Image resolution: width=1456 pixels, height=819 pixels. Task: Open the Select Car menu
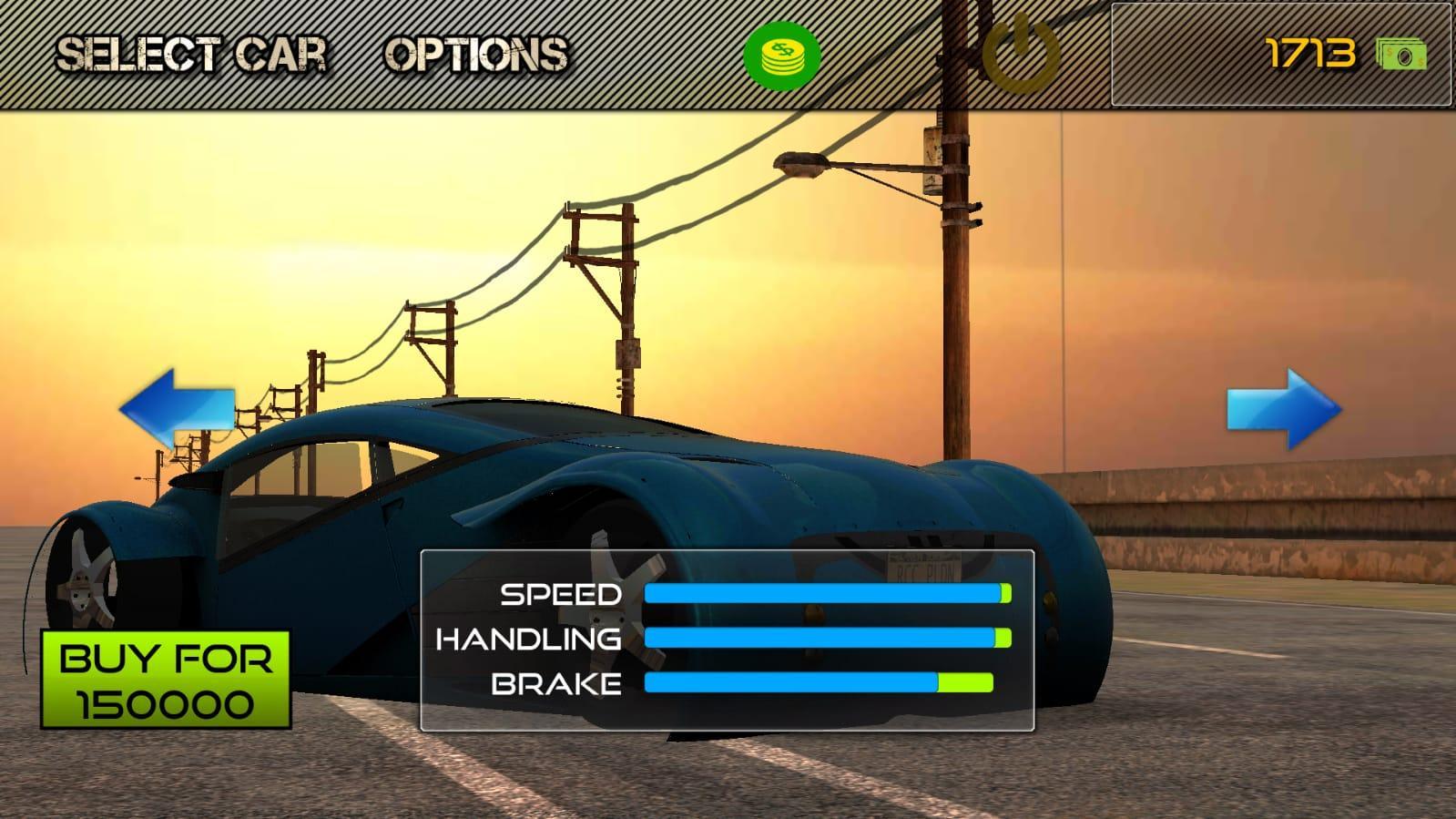191,55
